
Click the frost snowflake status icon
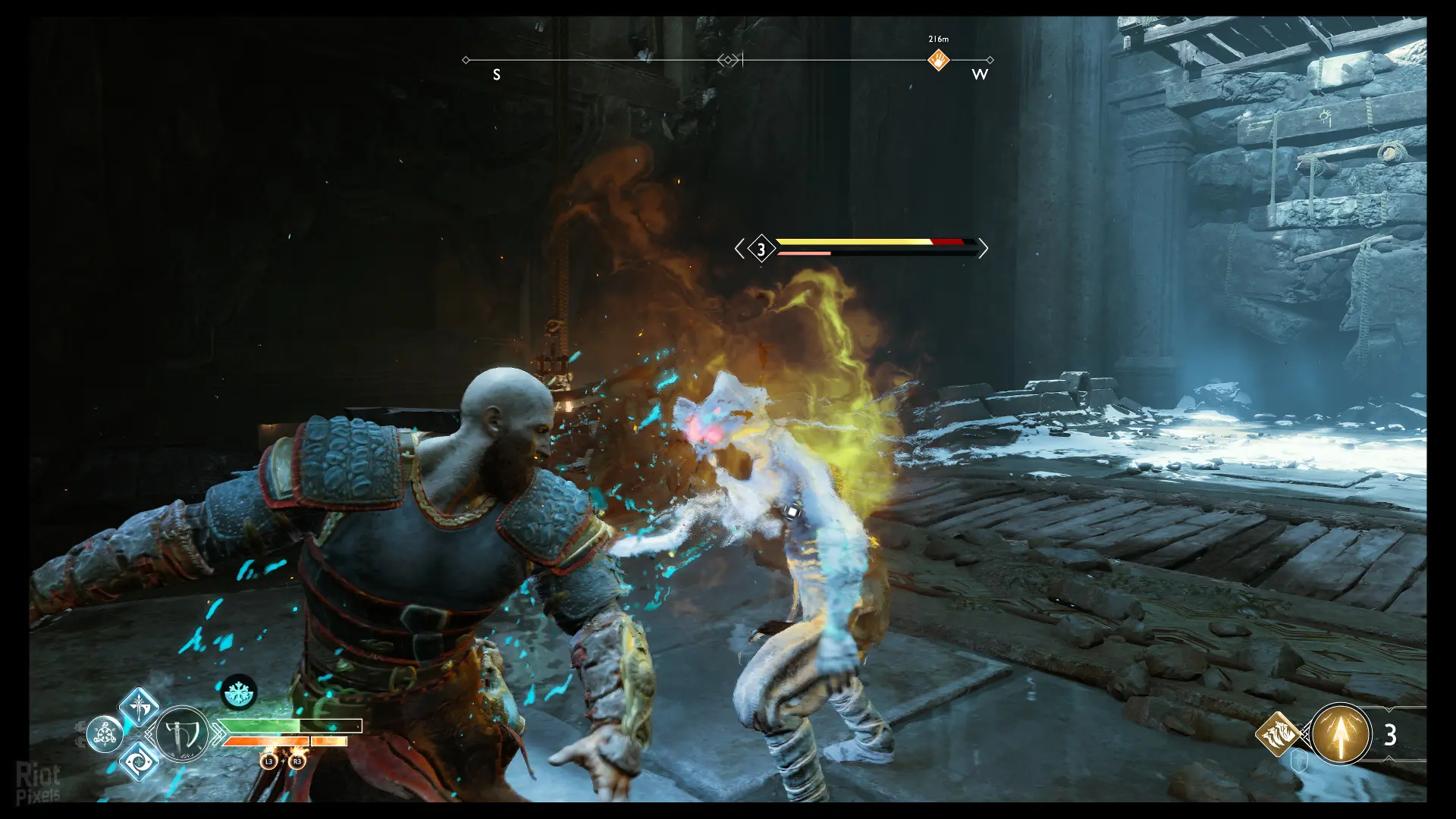(239, 692)
